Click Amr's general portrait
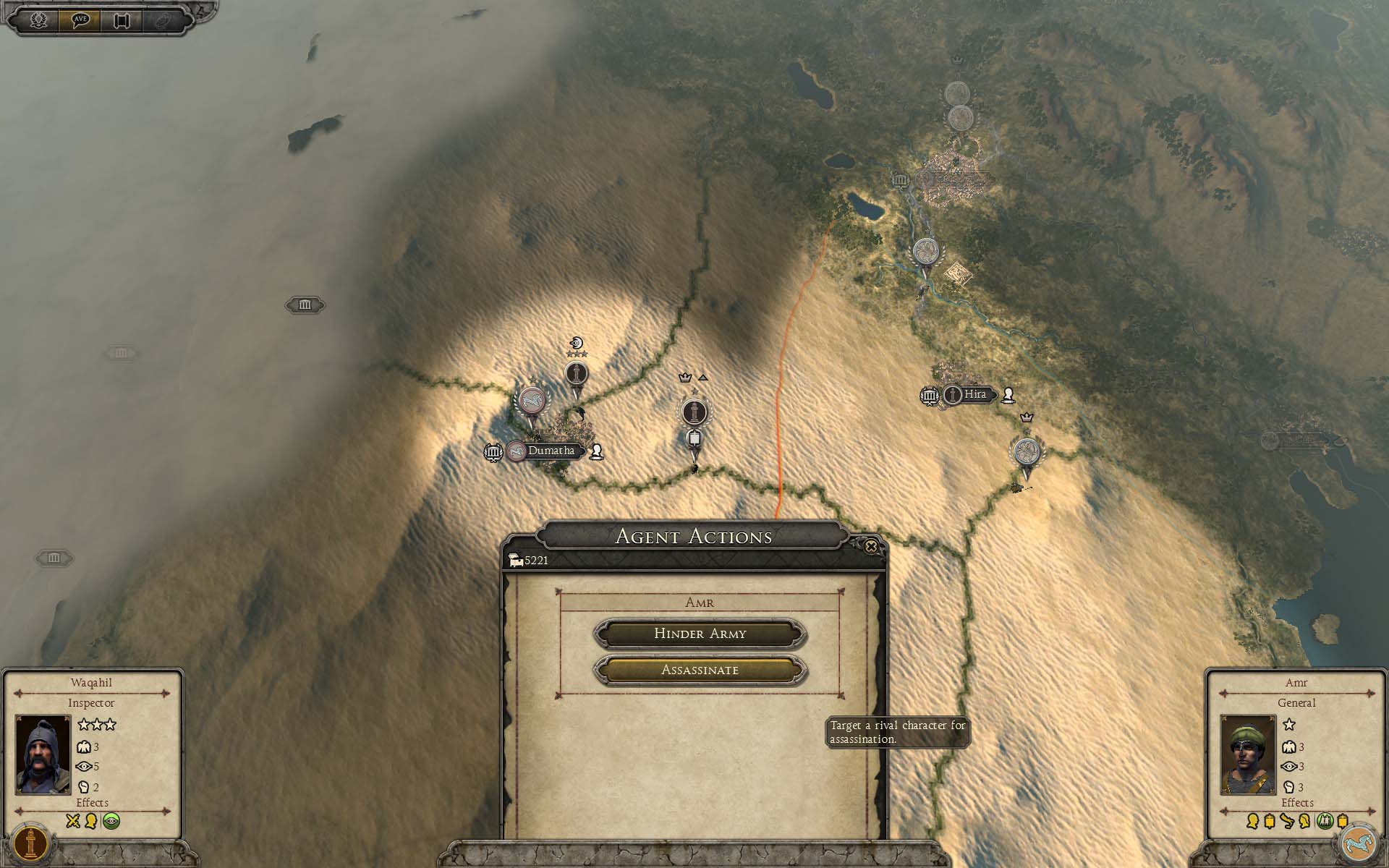The image size is (1389, 868). pos(1248,754)
